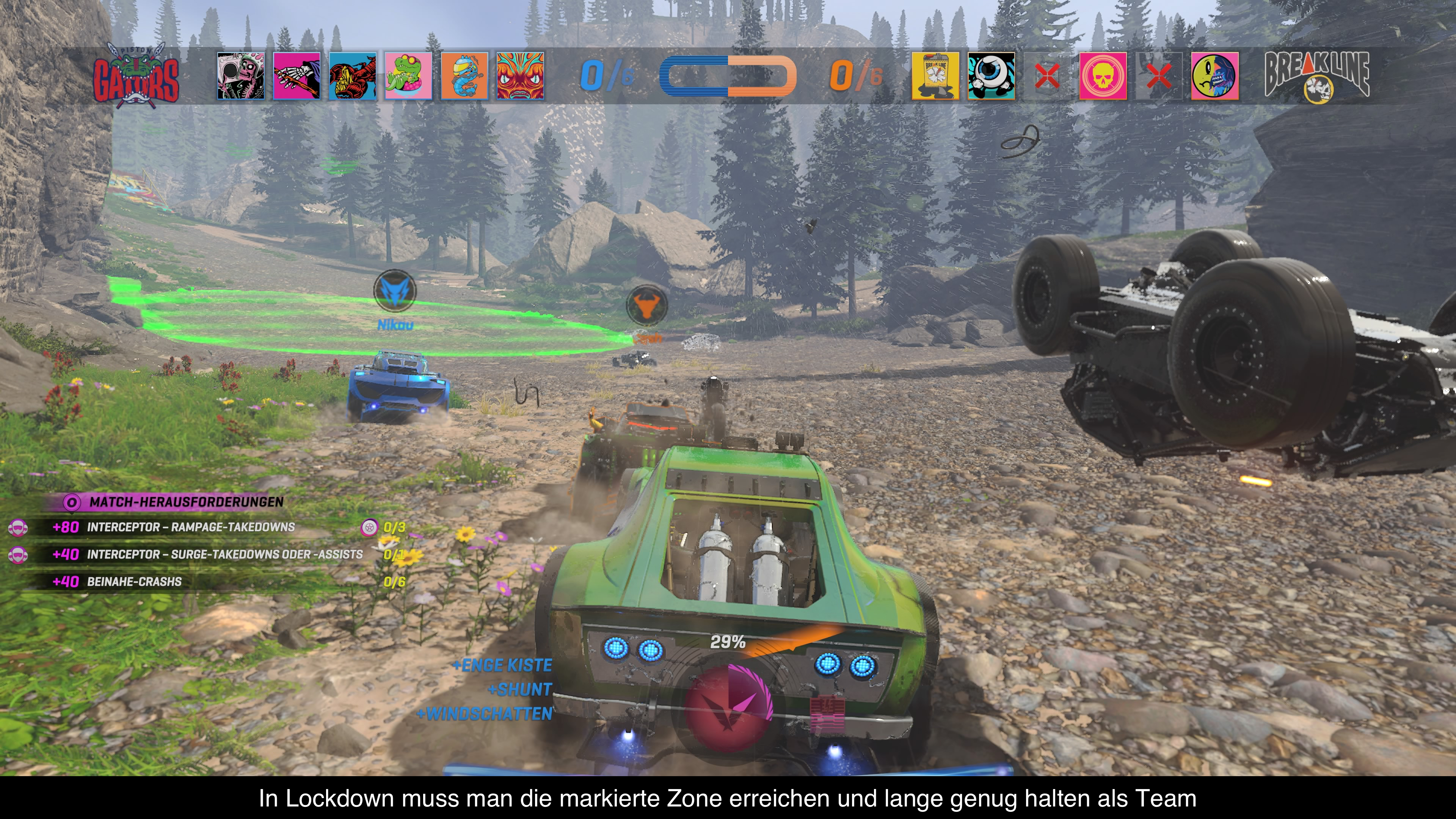Choose the cartoon eyeball player avatar
The image size is (1456, 819).
pos(992,76)
